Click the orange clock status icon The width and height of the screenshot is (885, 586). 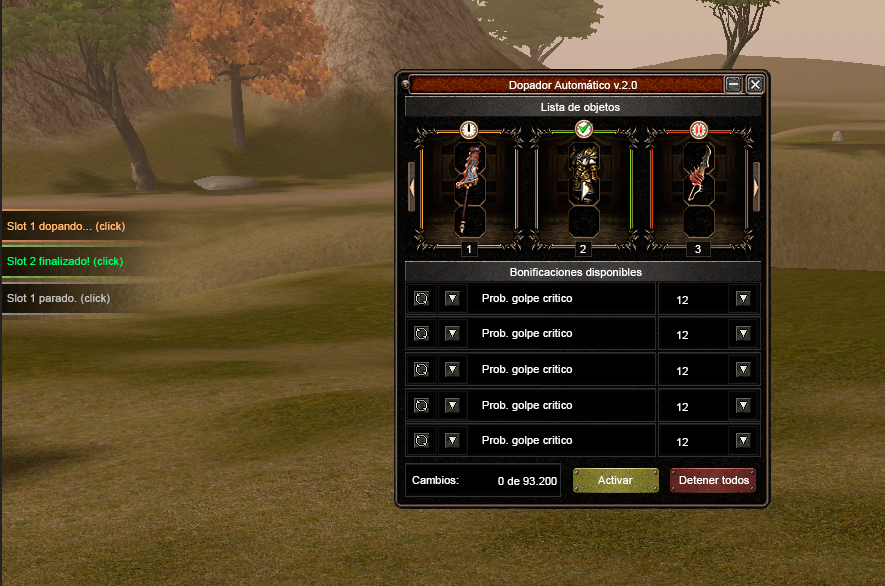pos(469,129)
